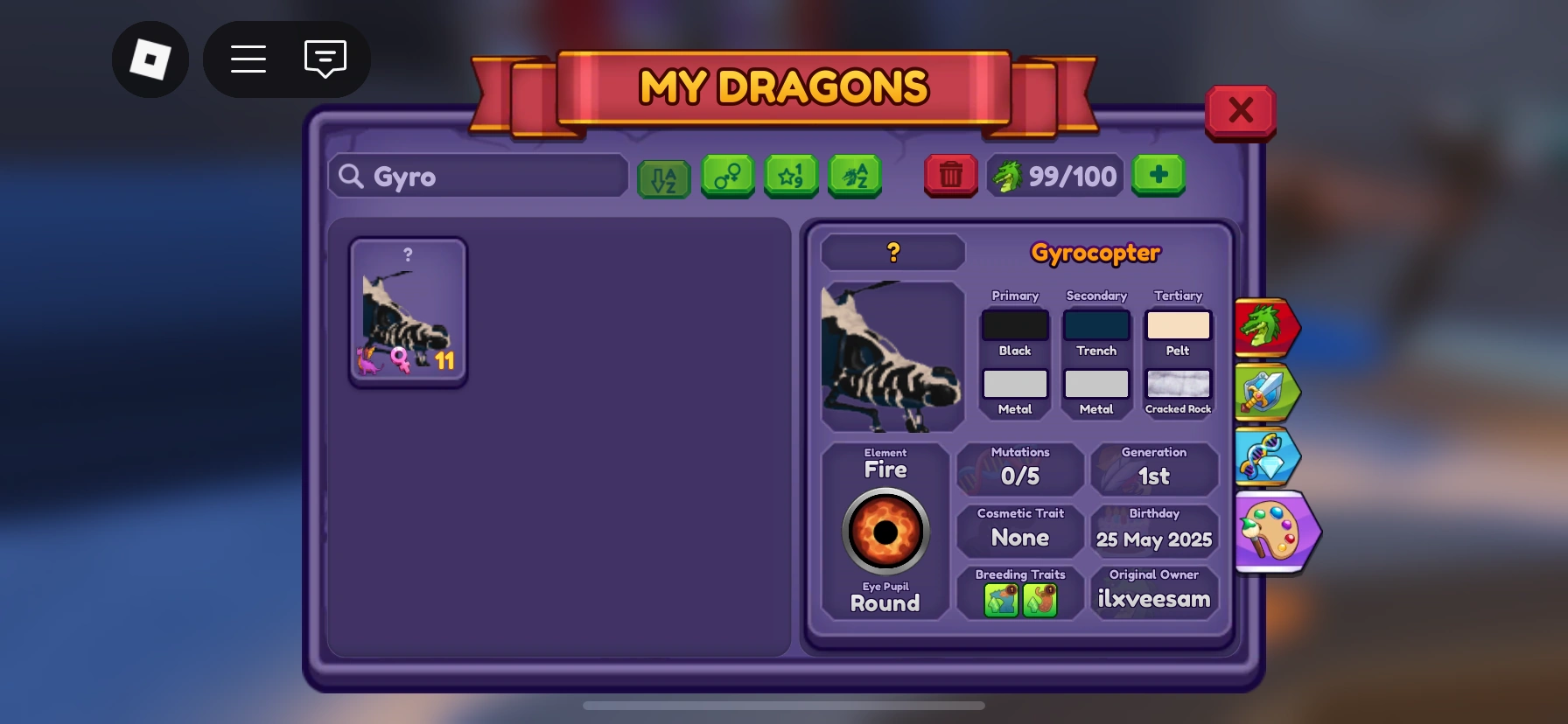Open the Roblox main menu icon
The height and width of the screenshot is (724, 1568).
coord(150,59)
